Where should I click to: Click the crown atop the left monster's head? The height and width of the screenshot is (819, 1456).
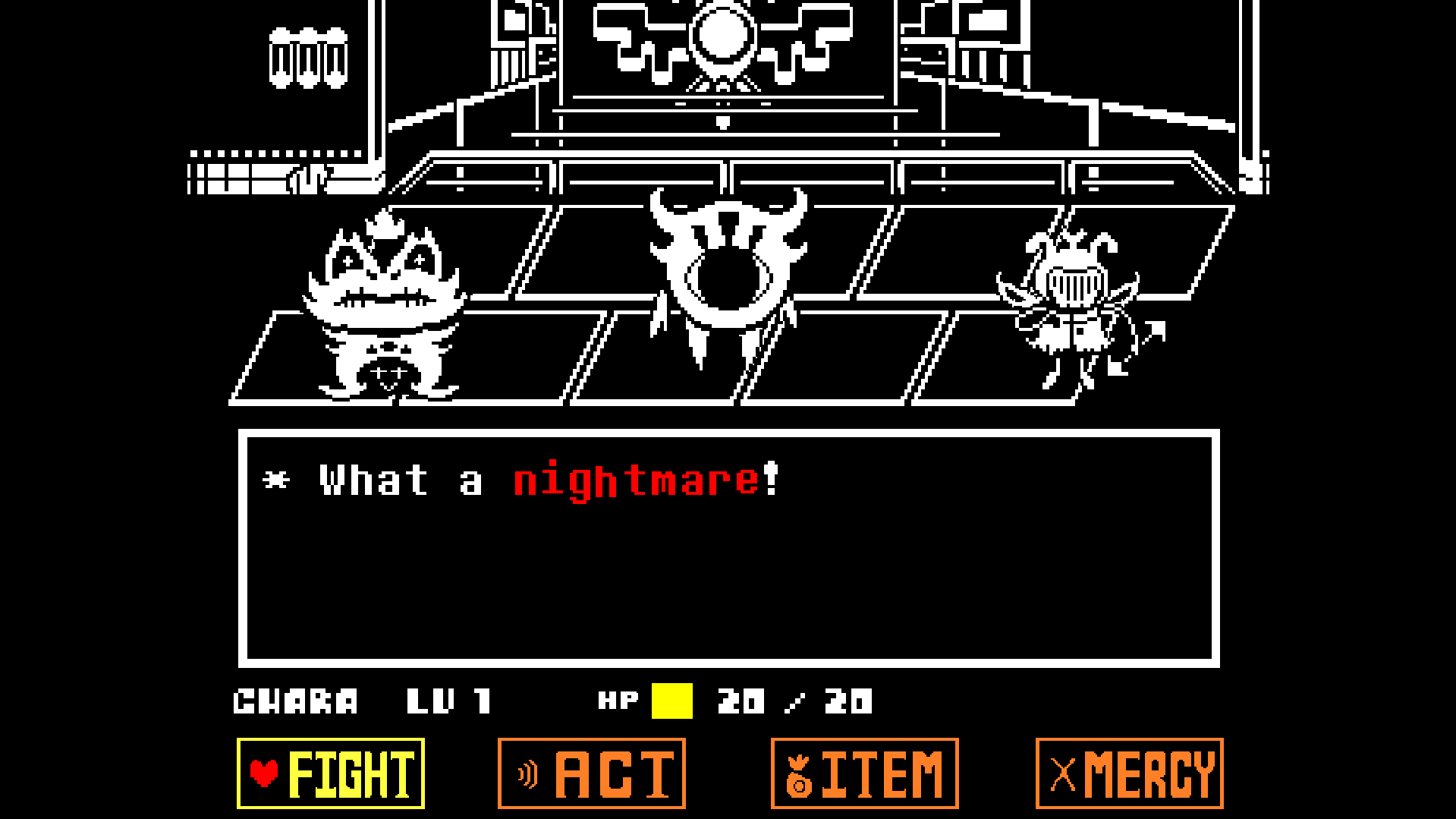[x=385, y=224]
